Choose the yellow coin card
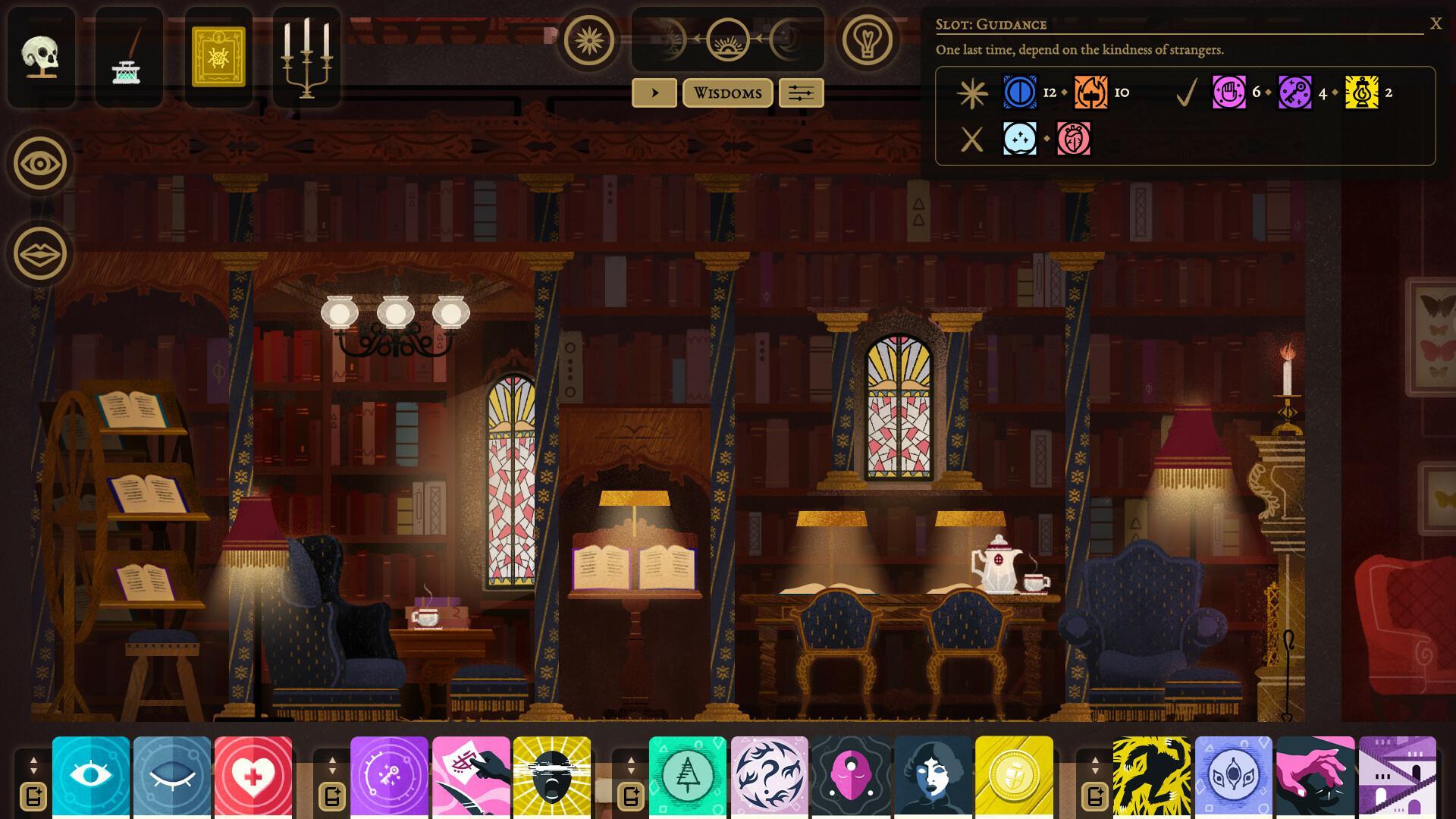 tap(1014, 776)
